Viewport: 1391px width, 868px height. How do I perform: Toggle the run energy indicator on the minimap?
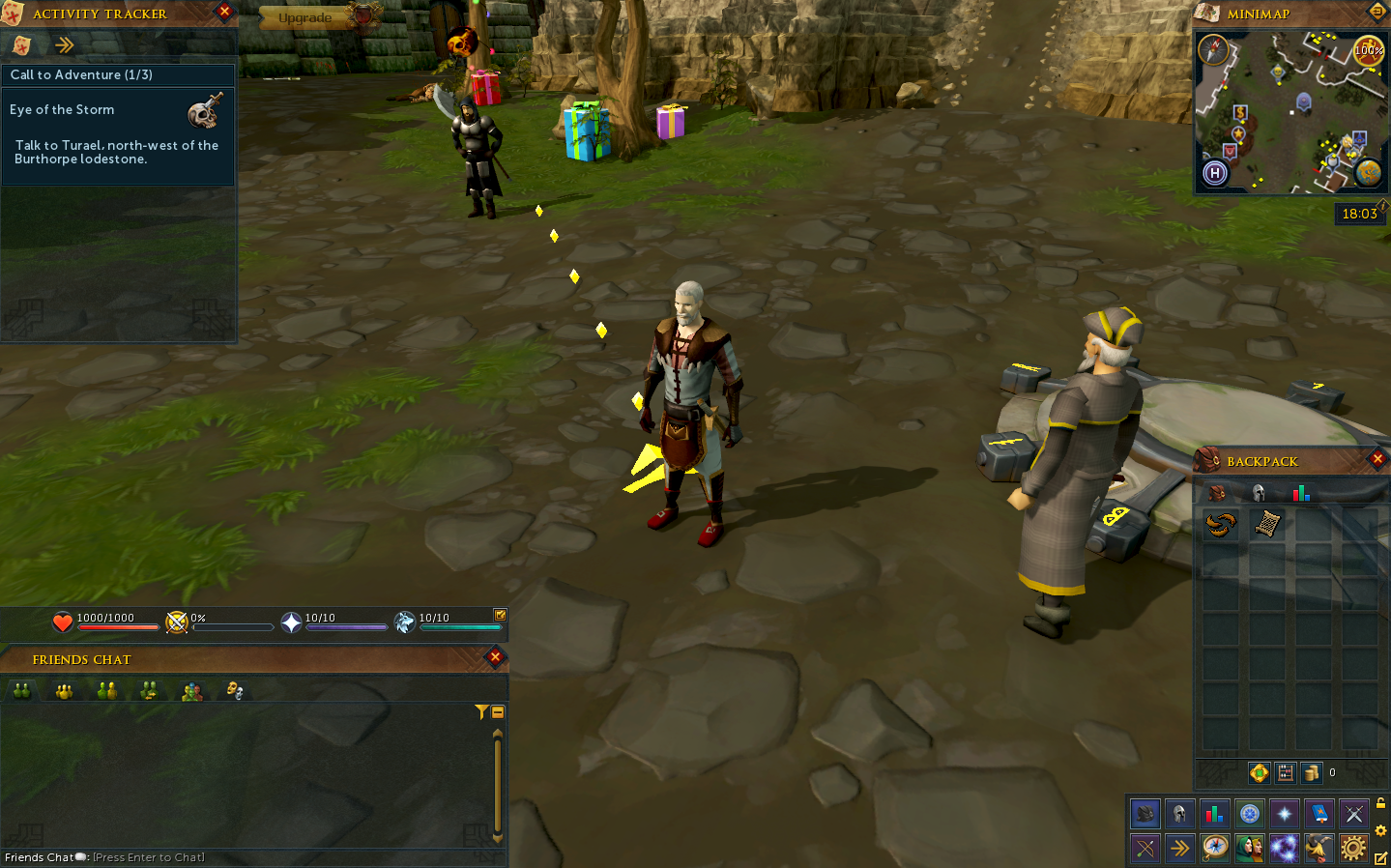click(x=1368, y=51)
